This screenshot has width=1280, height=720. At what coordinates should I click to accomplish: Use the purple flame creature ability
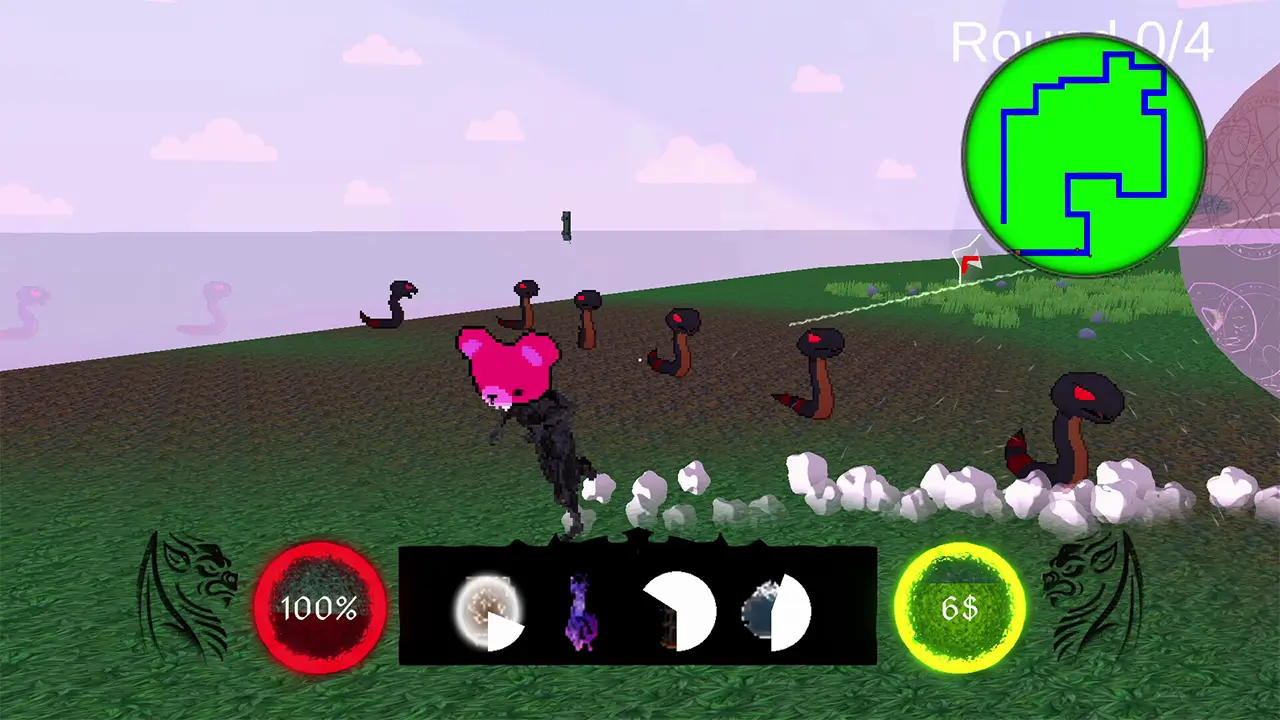click(580, 610)
